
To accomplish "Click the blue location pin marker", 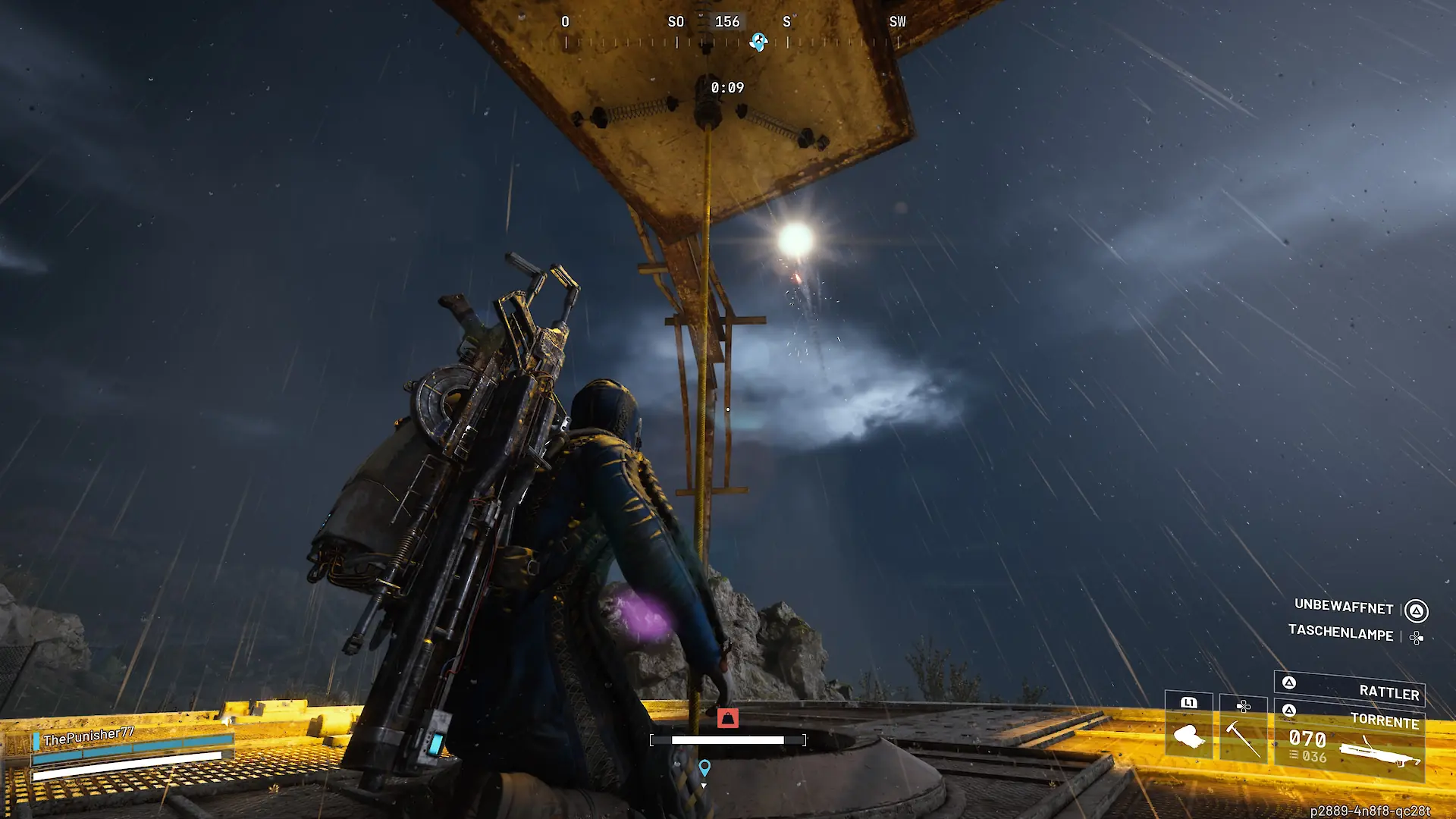I will [704, 768].
